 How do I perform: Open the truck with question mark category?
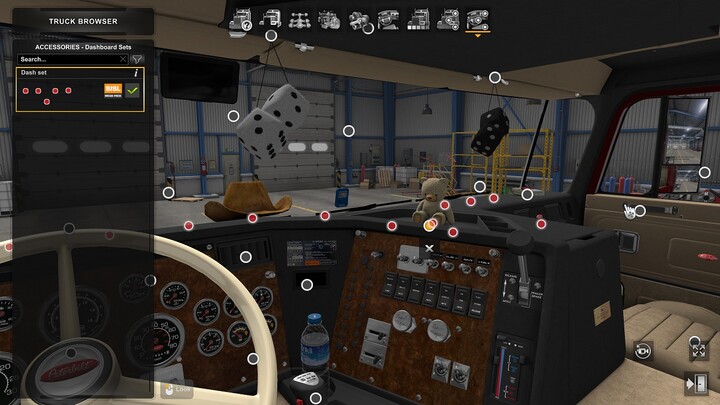(240, 19)
